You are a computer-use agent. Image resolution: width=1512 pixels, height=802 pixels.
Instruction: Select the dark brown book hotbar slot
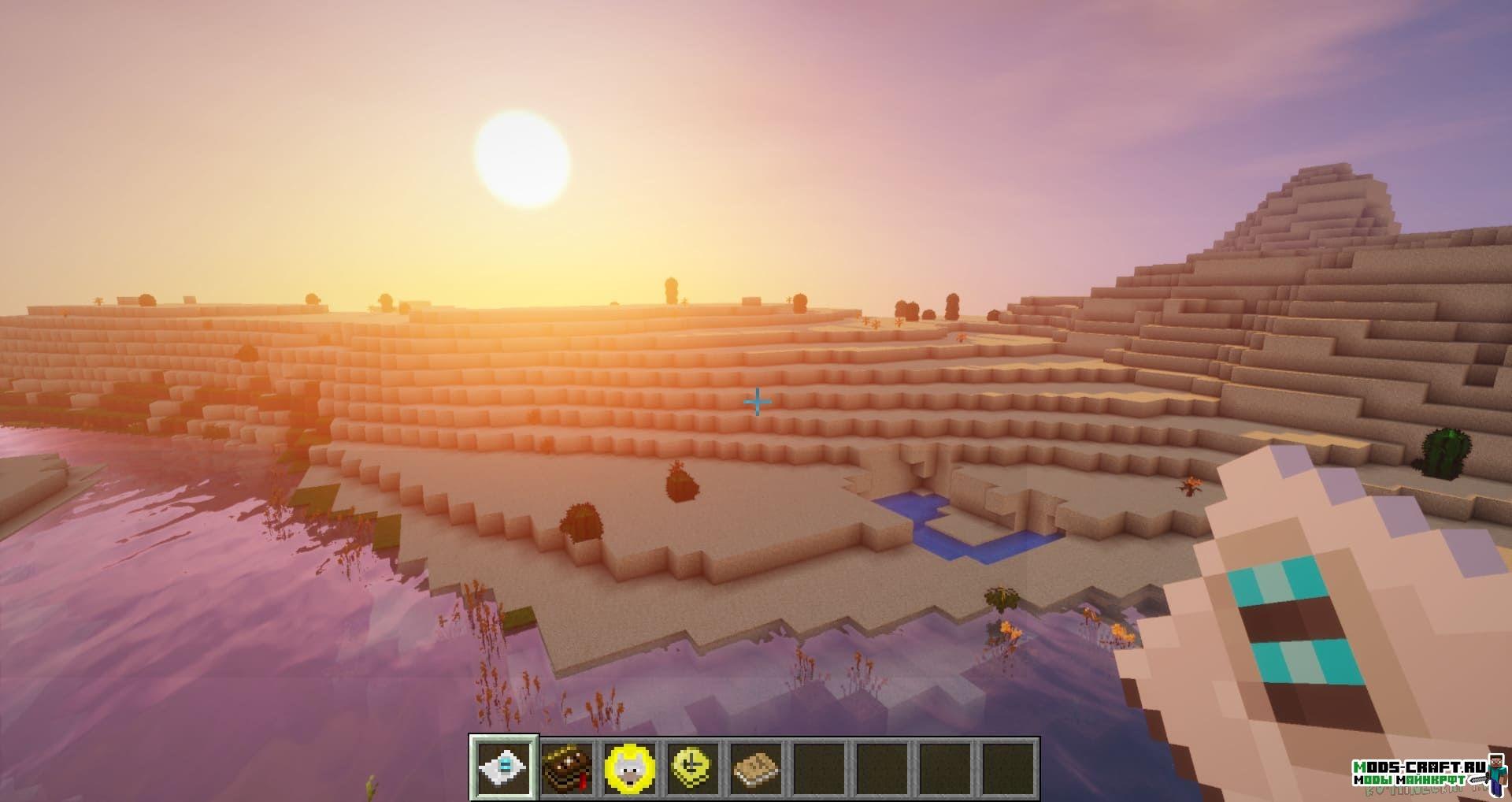[567, 770]
